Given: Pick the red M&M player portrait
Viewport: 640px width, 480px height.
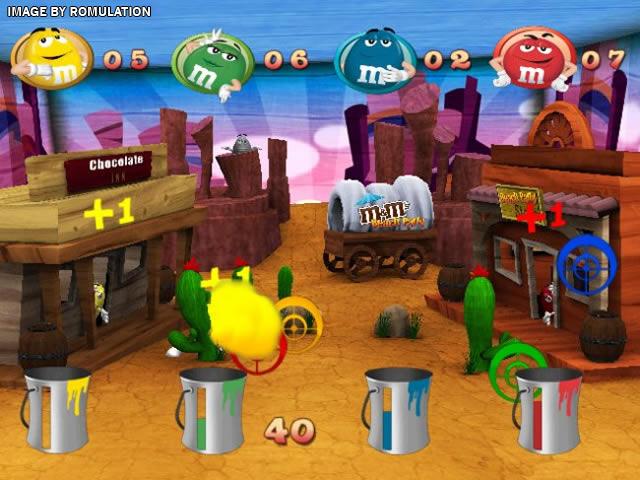Looking at the screenshot, I should click(x=533, y=58).
